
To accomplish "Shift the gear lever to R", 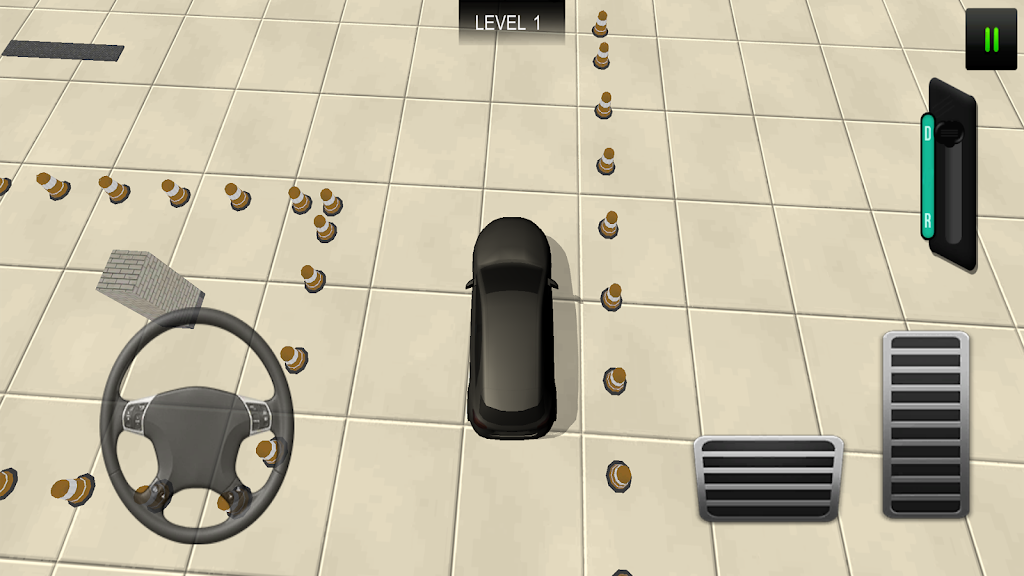I will point(928,220).
